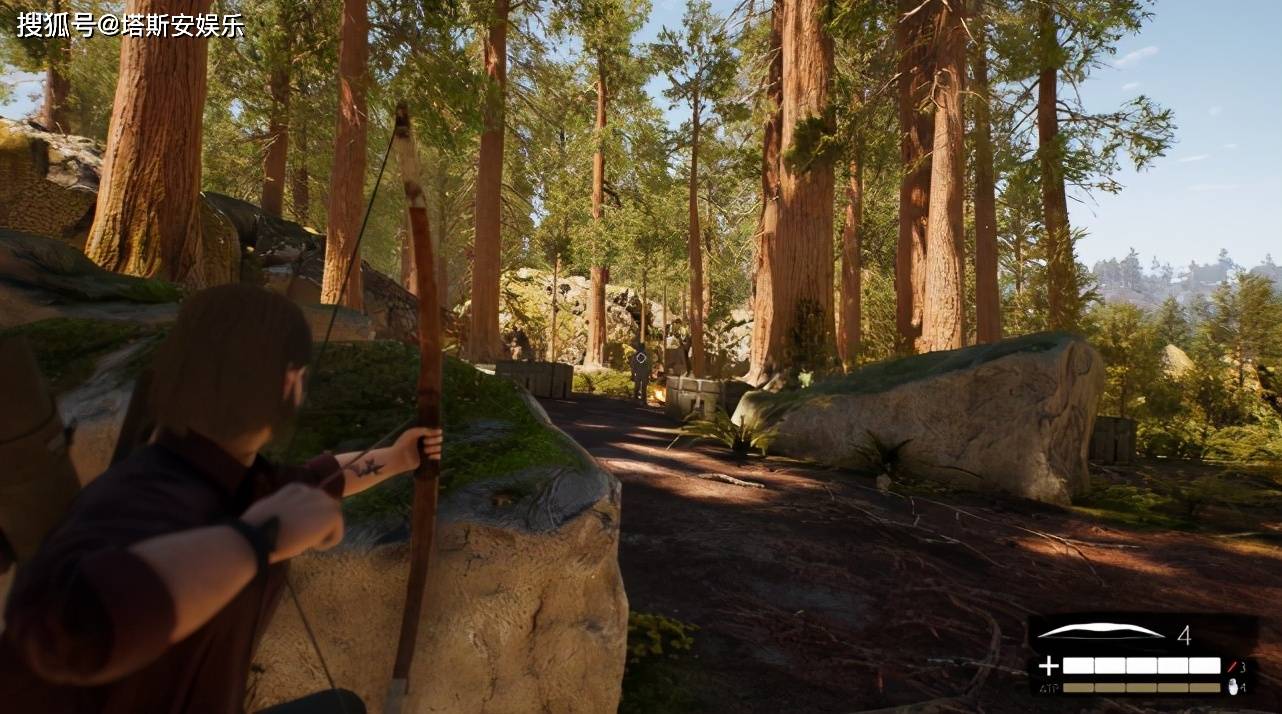The width and height of the screenshot is (1282, 714).
Task: Click the white health cross icon
Action: pyautogui.click(x=1047, y=666)
